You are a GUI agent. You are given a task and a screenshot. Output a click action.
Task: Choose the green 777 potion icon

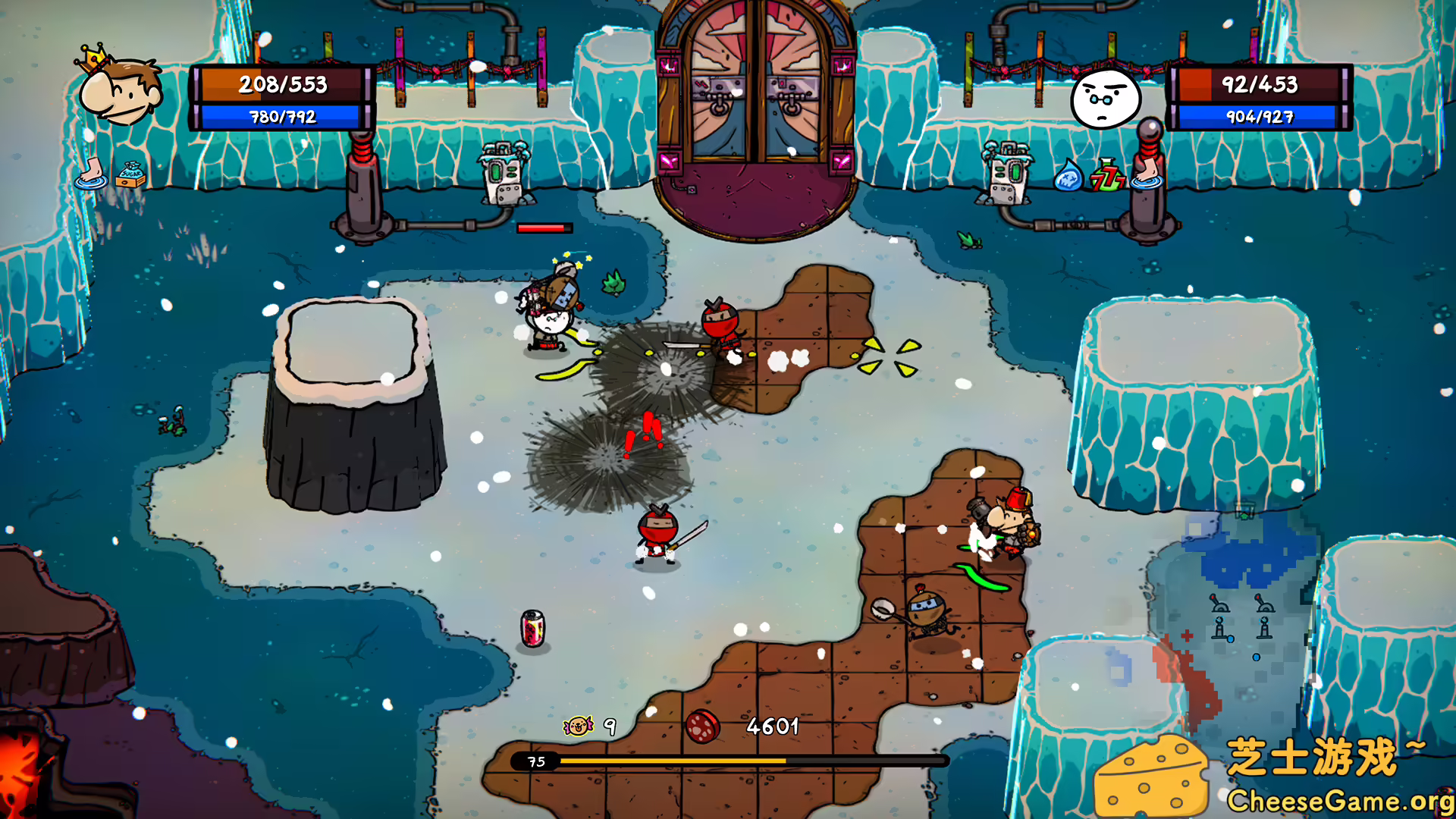click(1107, 175)
